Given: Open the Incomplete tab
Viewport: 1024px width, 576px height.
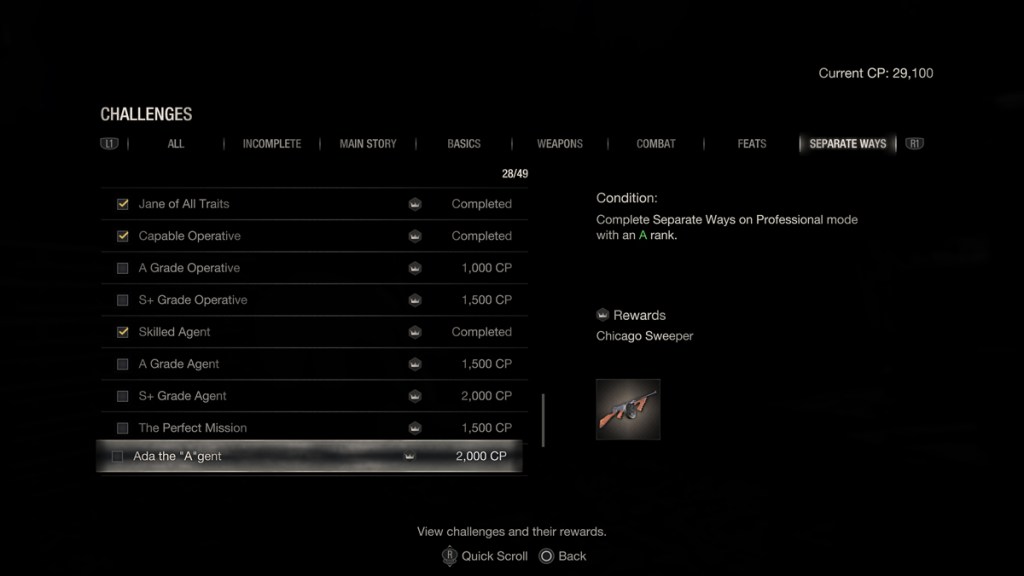Looking at the screenshot, I should click(x=271, y=144).
